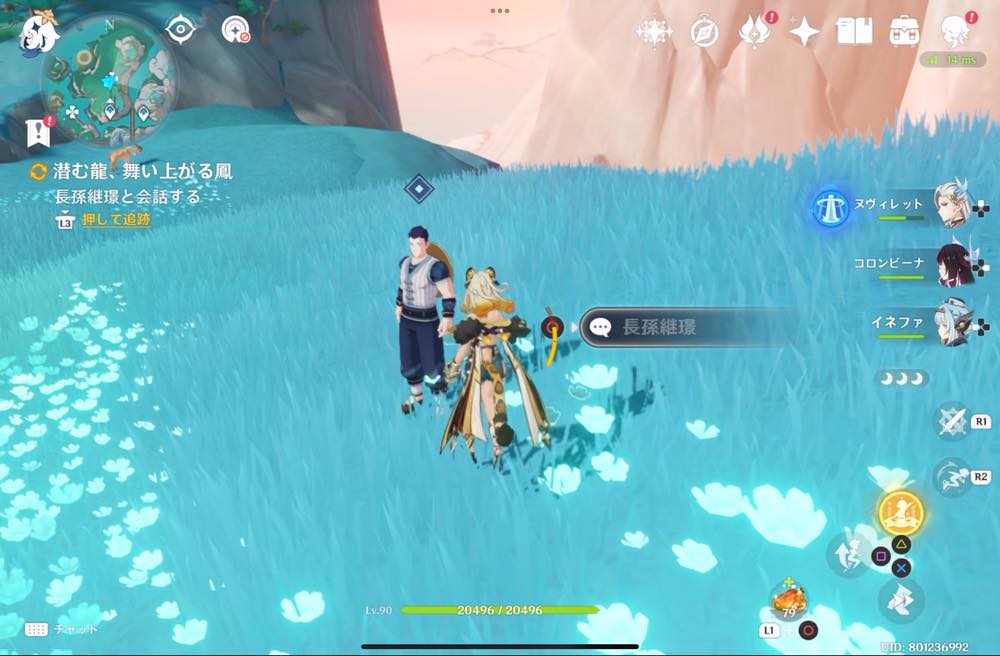Click the 押して追跡 tracking link

(x=116, y=220)
